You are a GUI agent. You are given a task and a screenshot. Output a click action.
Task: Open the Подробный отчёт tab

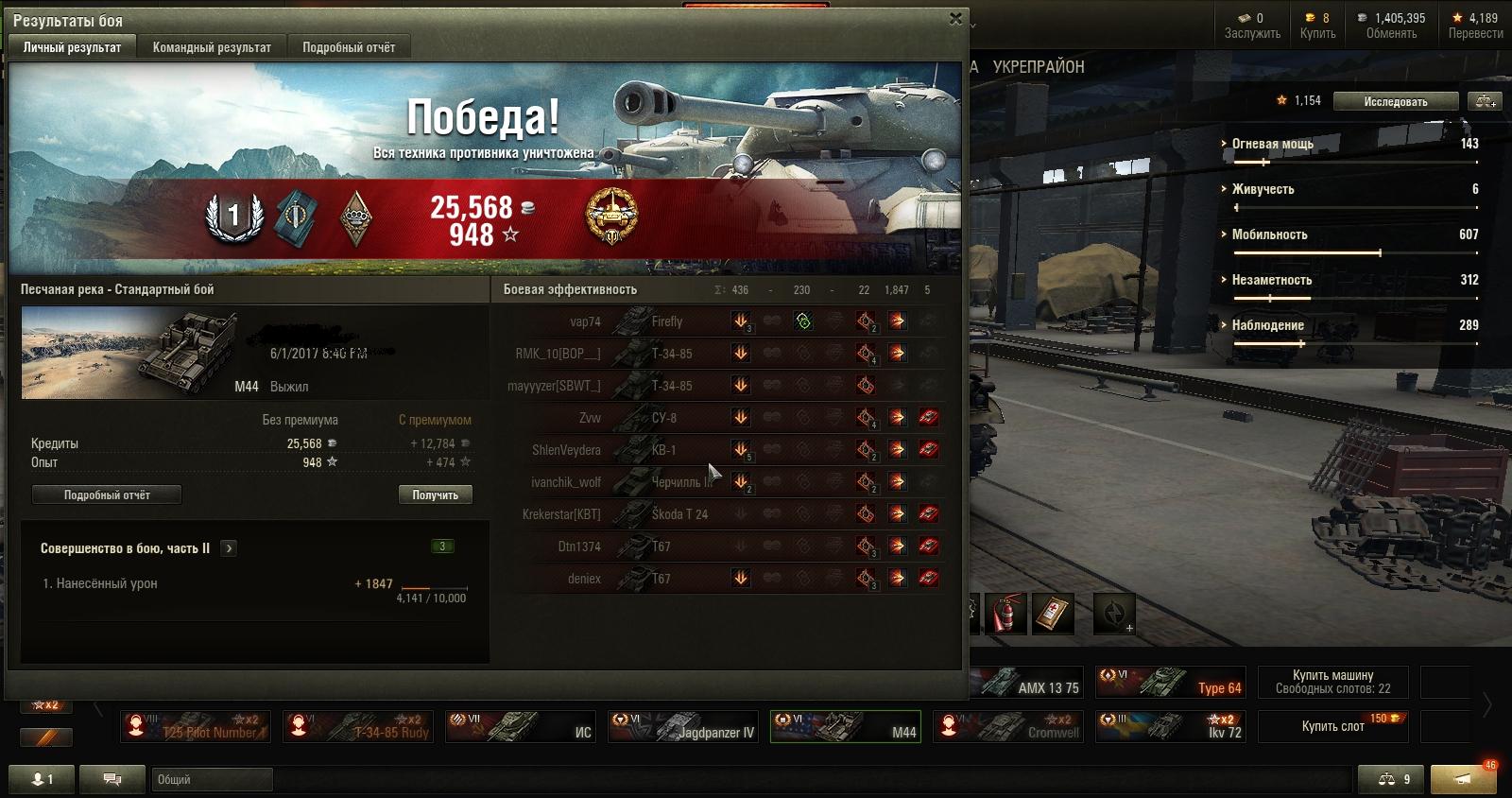click(349, 47)
